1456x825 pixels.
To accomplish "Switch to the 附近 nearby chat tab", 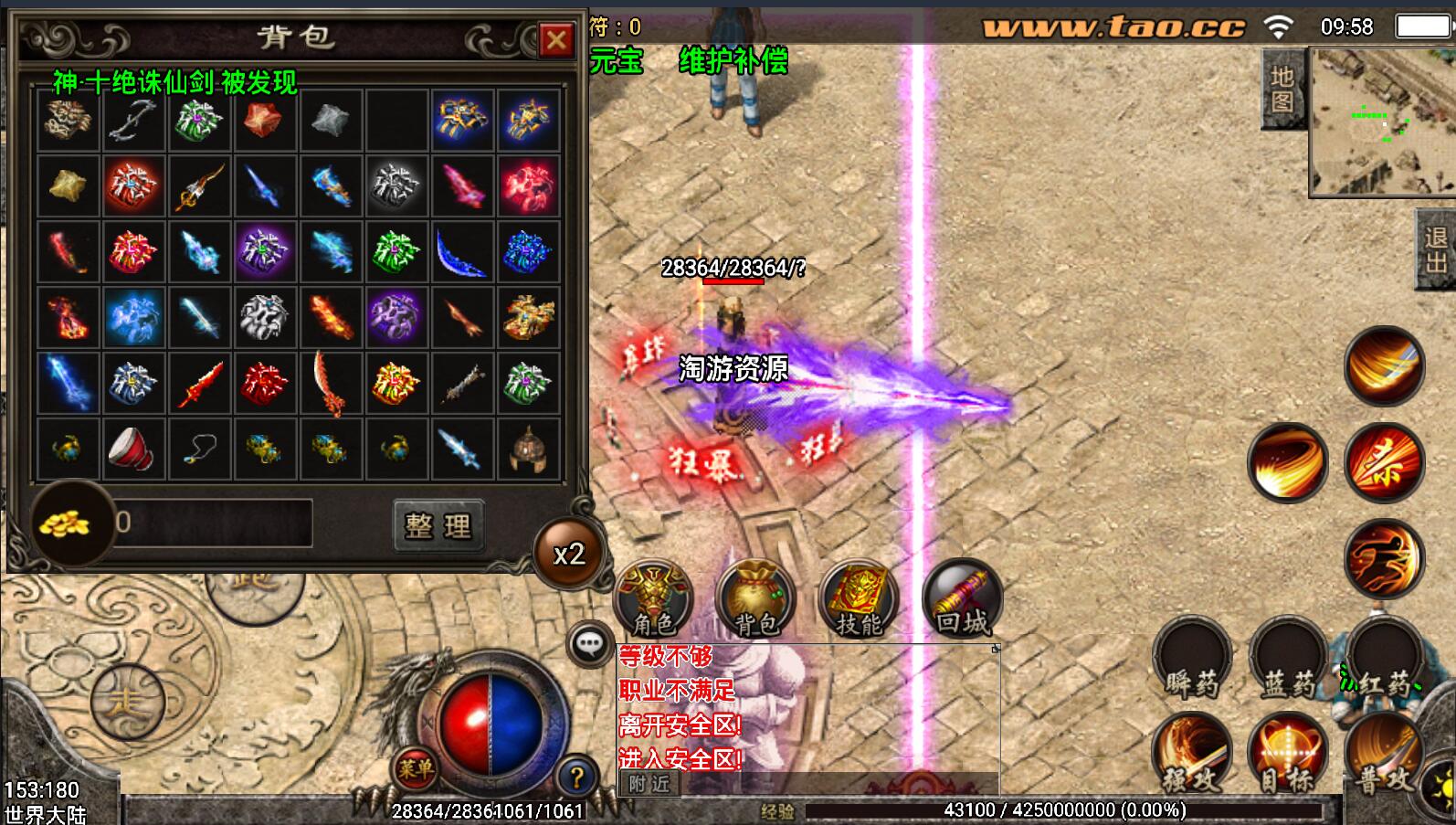I will pyautogui.click(x=649, y=783).
